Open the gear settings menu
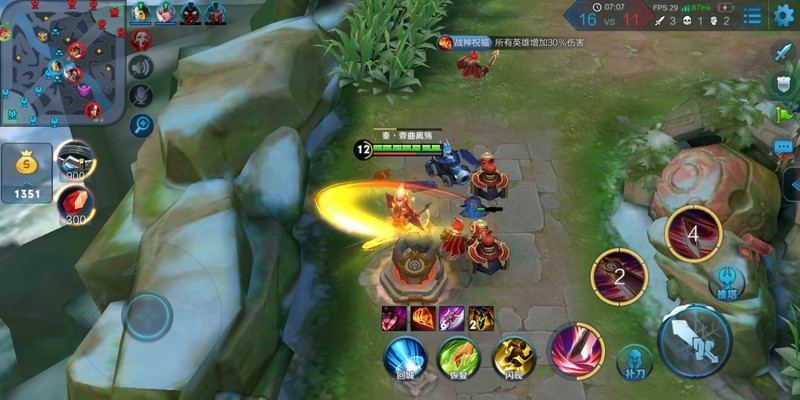 pyautogui.click(x=784, y=15)
